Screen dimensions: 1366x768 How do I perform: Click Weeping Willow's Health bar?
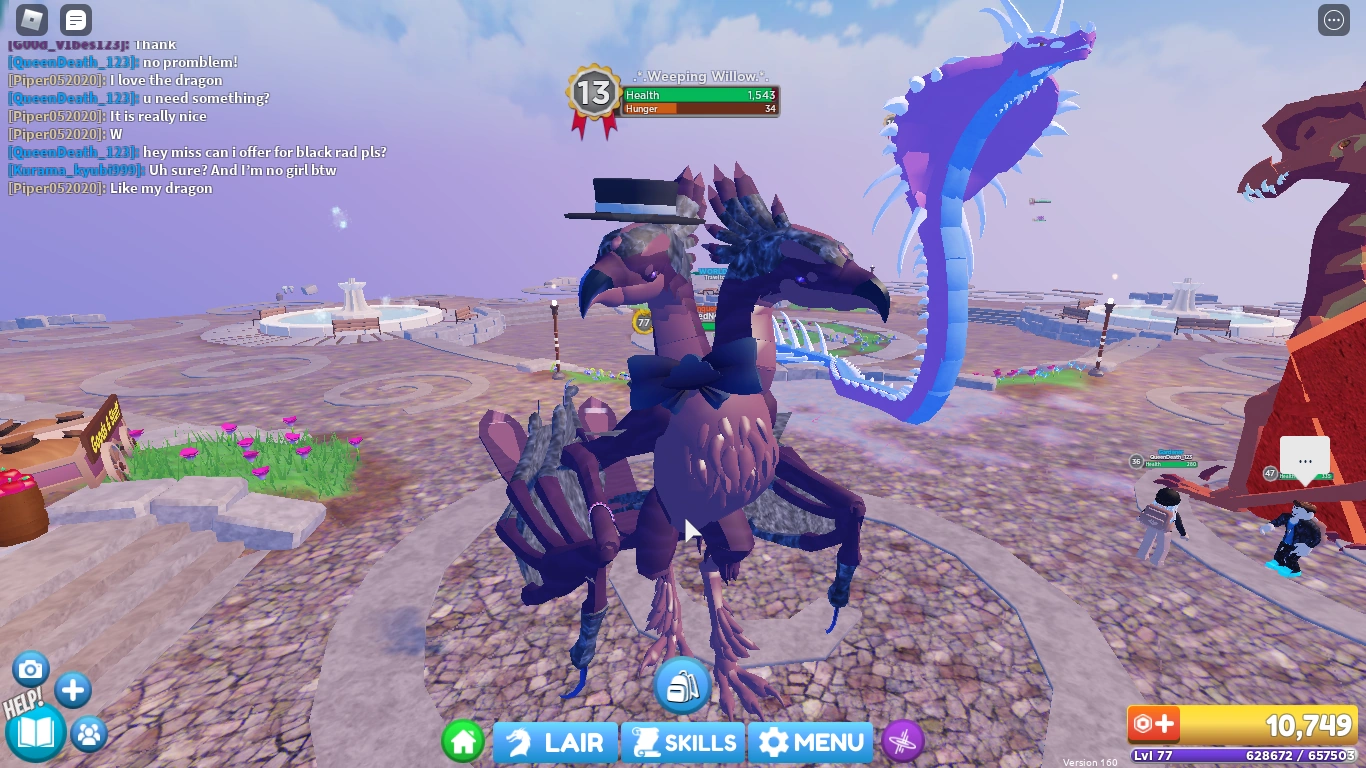pos(701,95)
